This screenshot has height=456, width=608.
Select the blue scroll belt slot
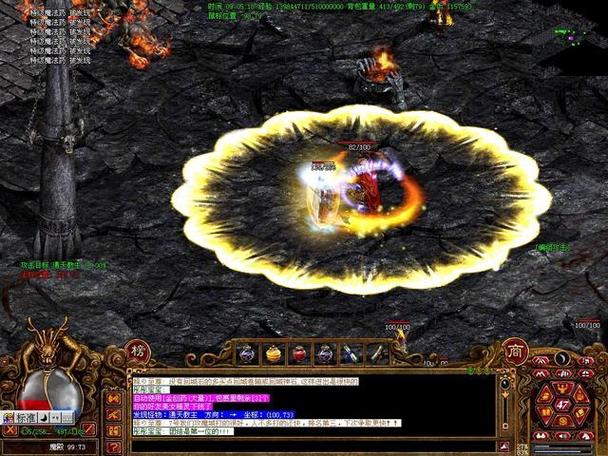(351, 353)
